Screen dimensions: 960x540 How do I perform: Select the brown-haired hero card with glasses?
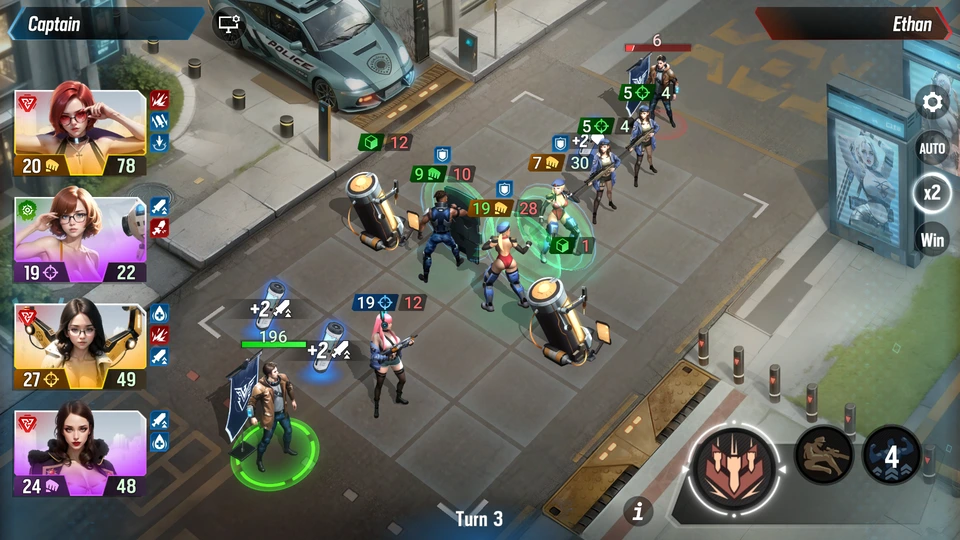pos(81,240)
